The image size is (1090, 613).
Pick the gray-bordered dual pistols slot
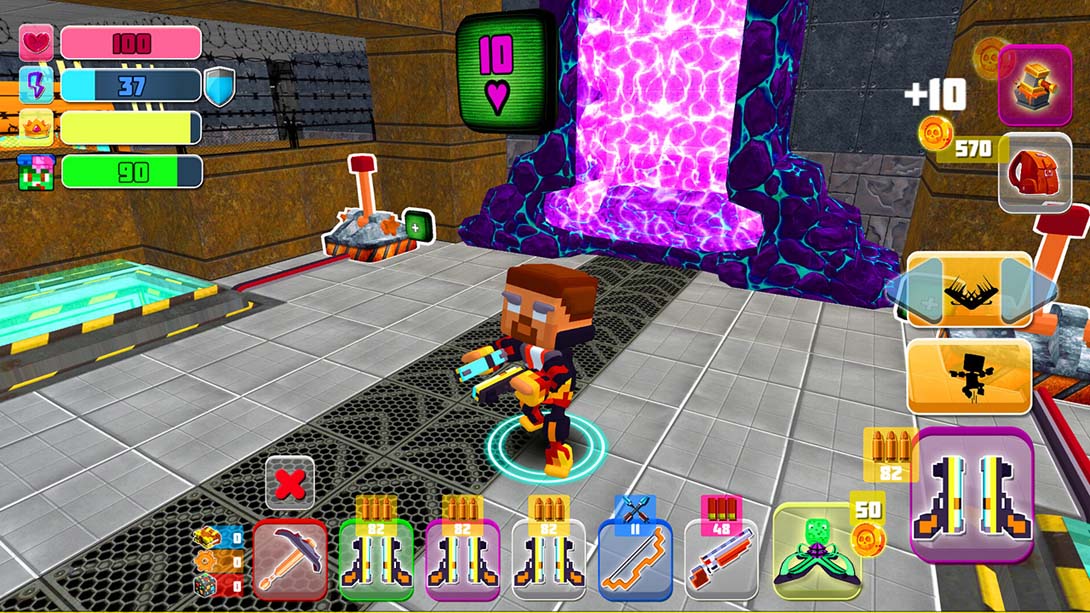548,560
